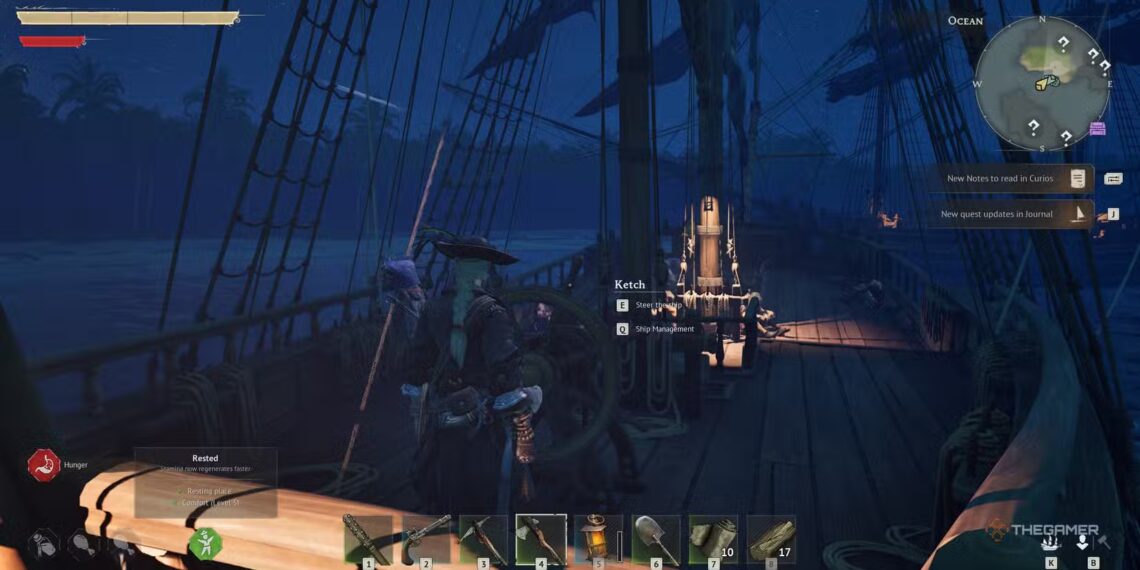Select the lantern in the hotbar

click(598, 540)
